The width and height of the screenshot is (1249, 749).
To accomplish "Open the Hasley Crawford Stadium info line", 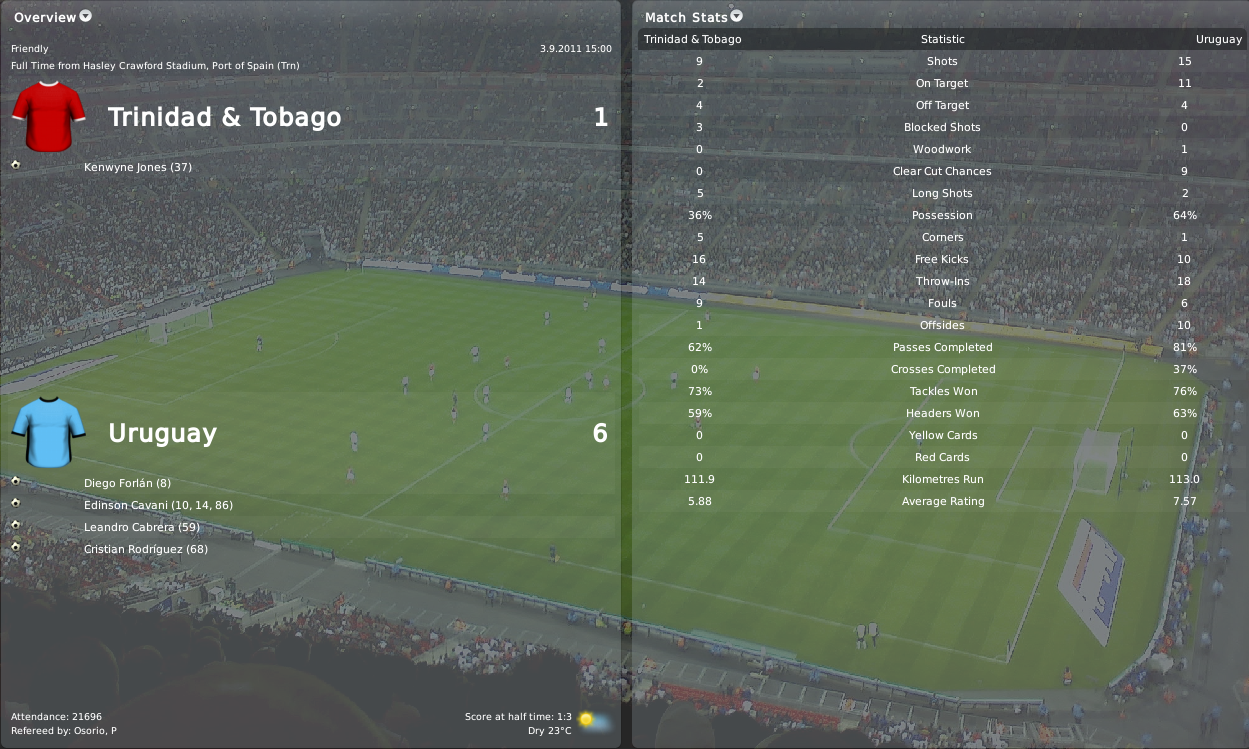I will click(x=155, y=66).
